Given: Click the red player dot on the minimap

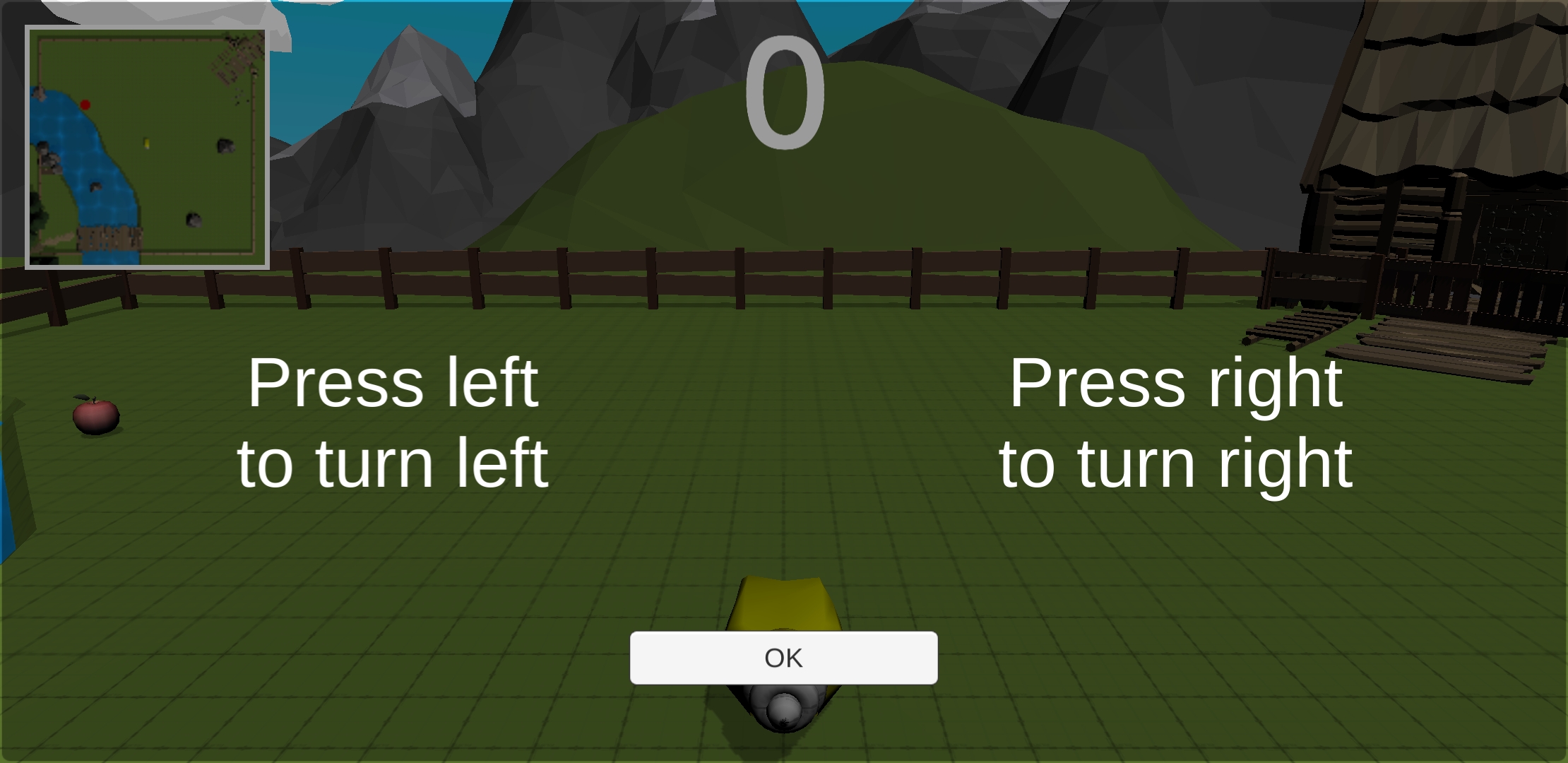Looking at the screenshot, I should pyautogui.click(x=85, y=105).
